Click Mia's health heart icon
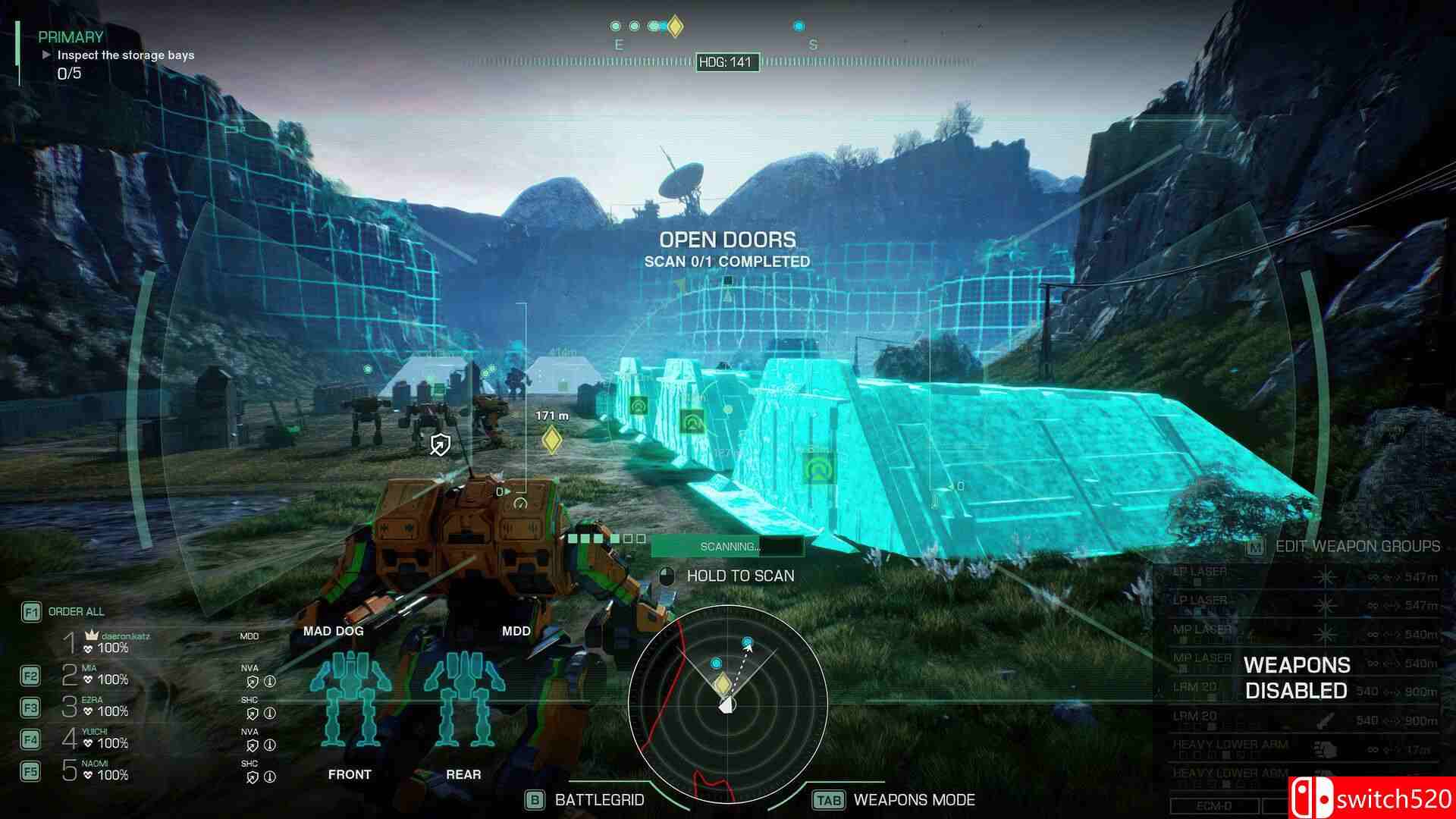This screenshot has height=819, width=1456. [x=88, y=679]
